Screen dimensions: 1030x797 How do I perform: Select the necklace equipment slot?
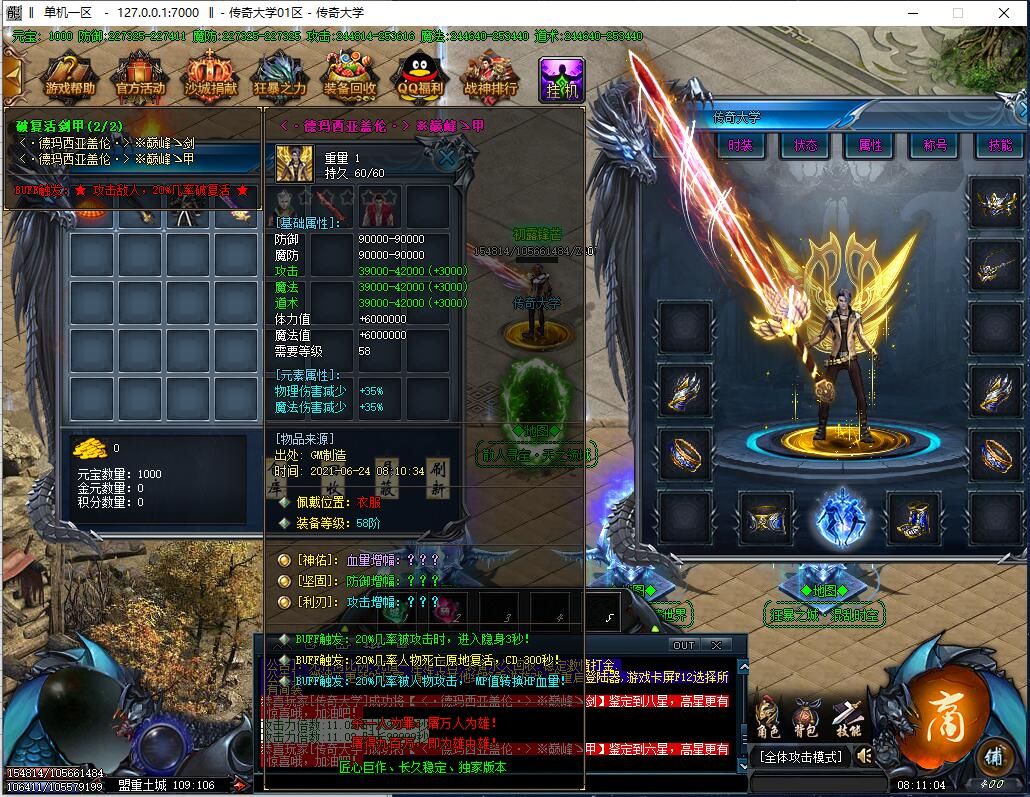point(996,265)
